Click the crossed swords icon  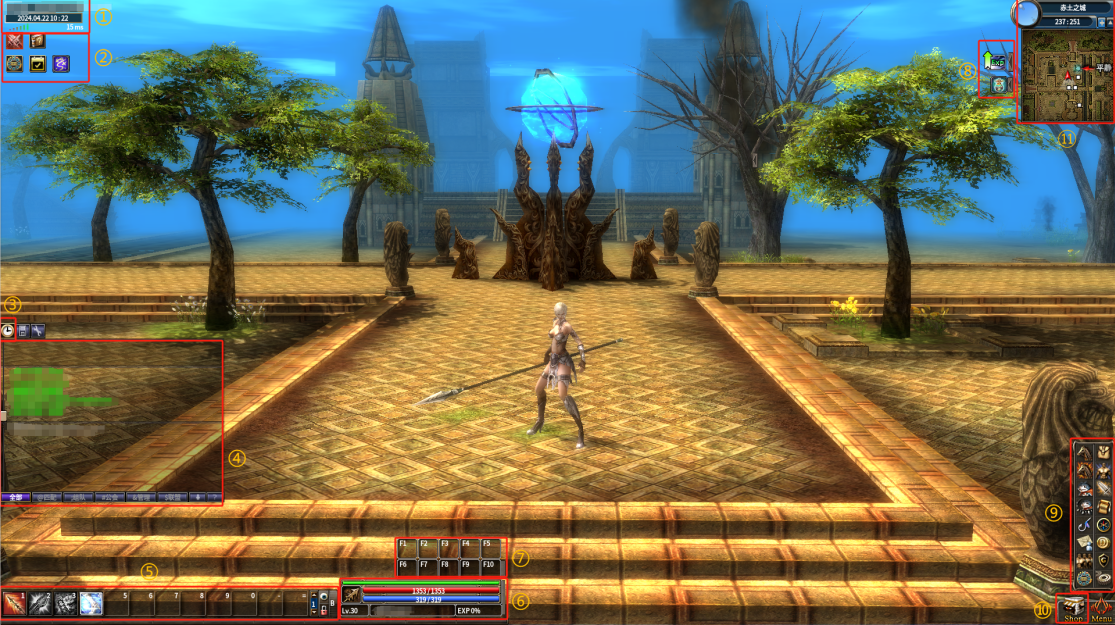(x=15, y=41)
